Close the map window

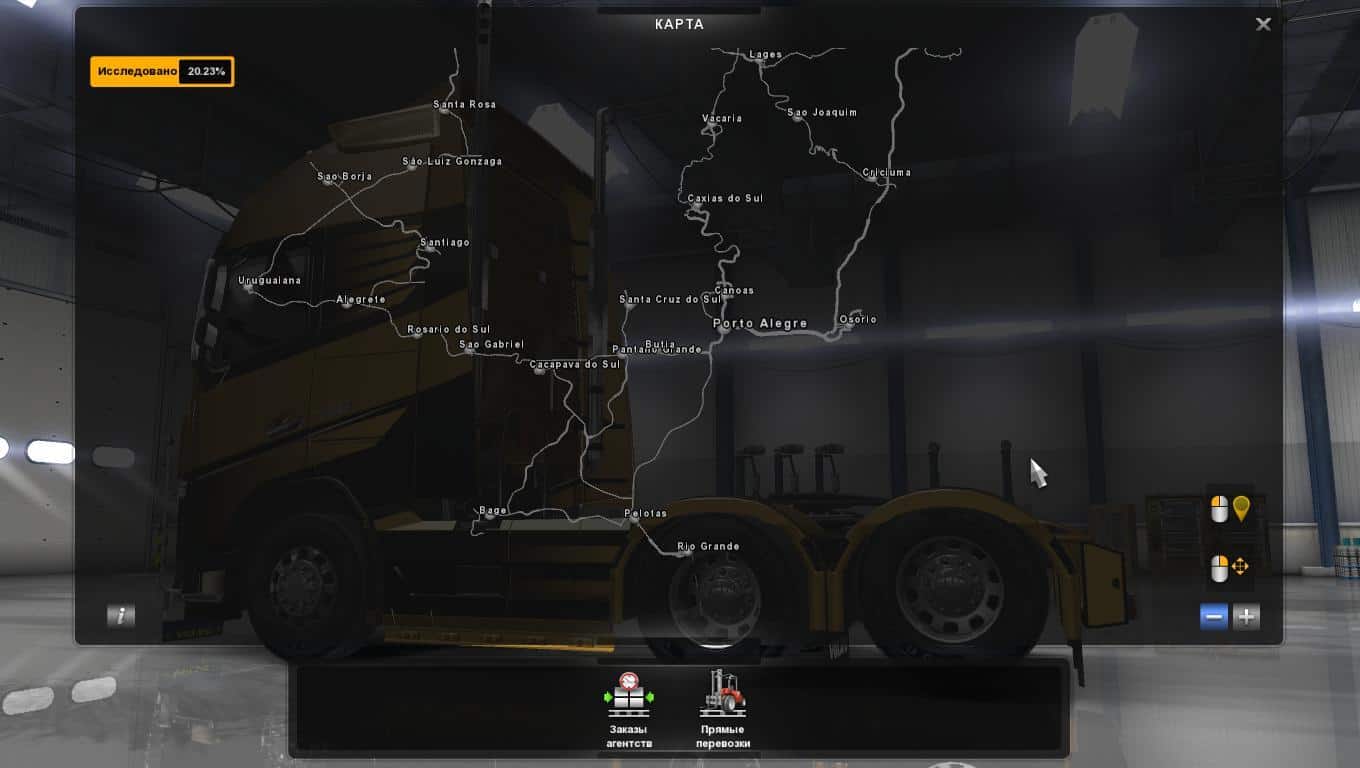[x=1263, y=24]
